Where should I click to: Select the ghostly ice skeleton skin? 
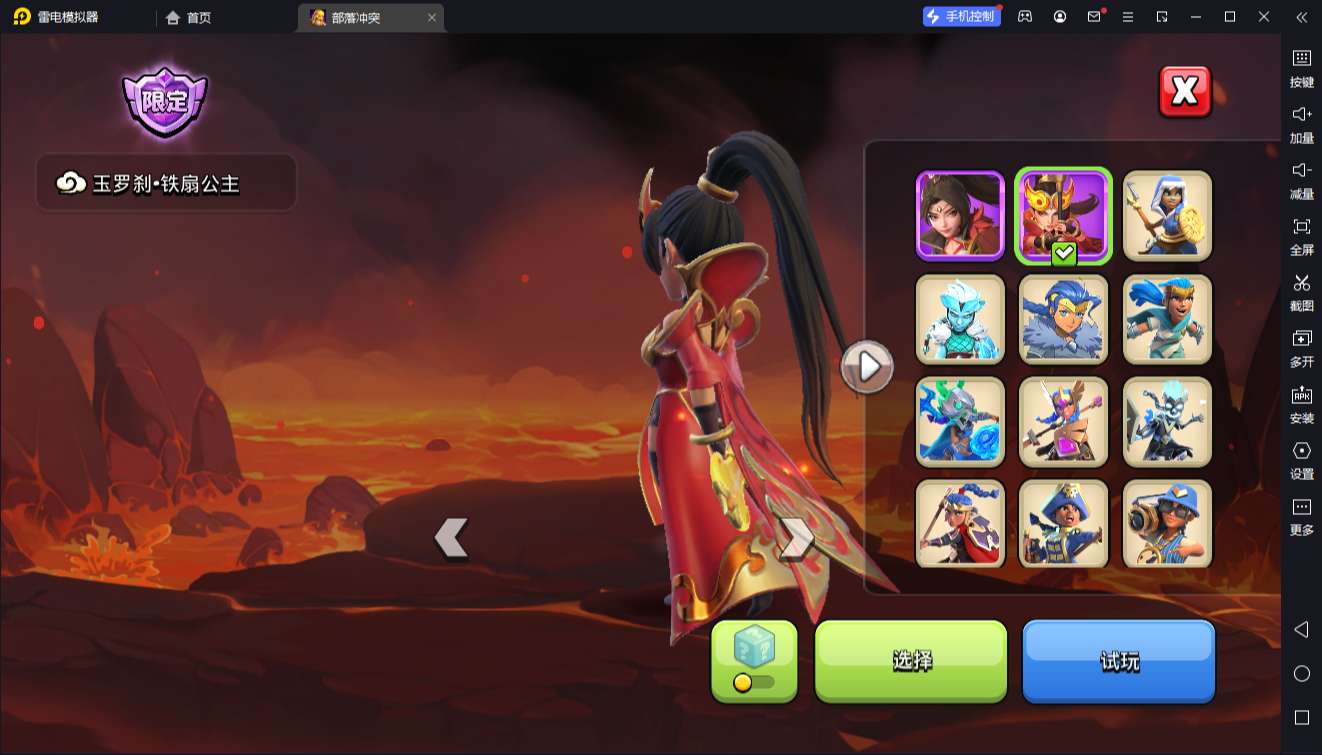pos(1167,422)
